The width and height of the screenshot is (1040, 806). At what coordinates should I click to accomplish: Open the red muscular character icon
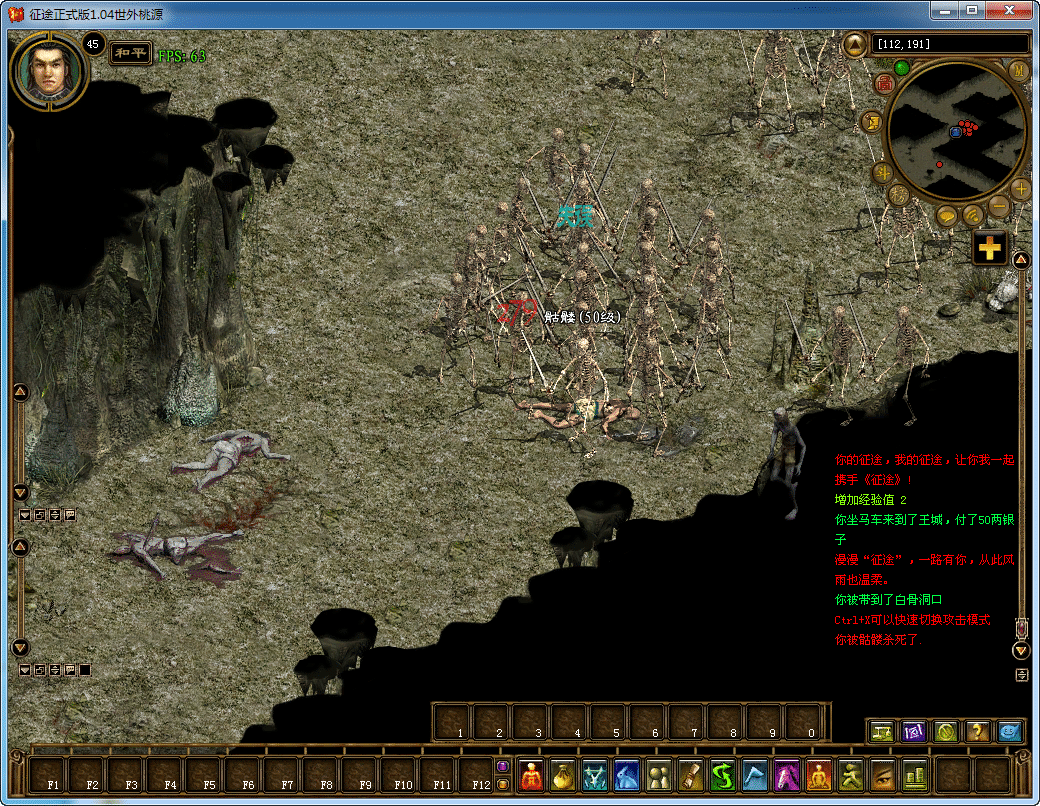[x=532, y=776]
